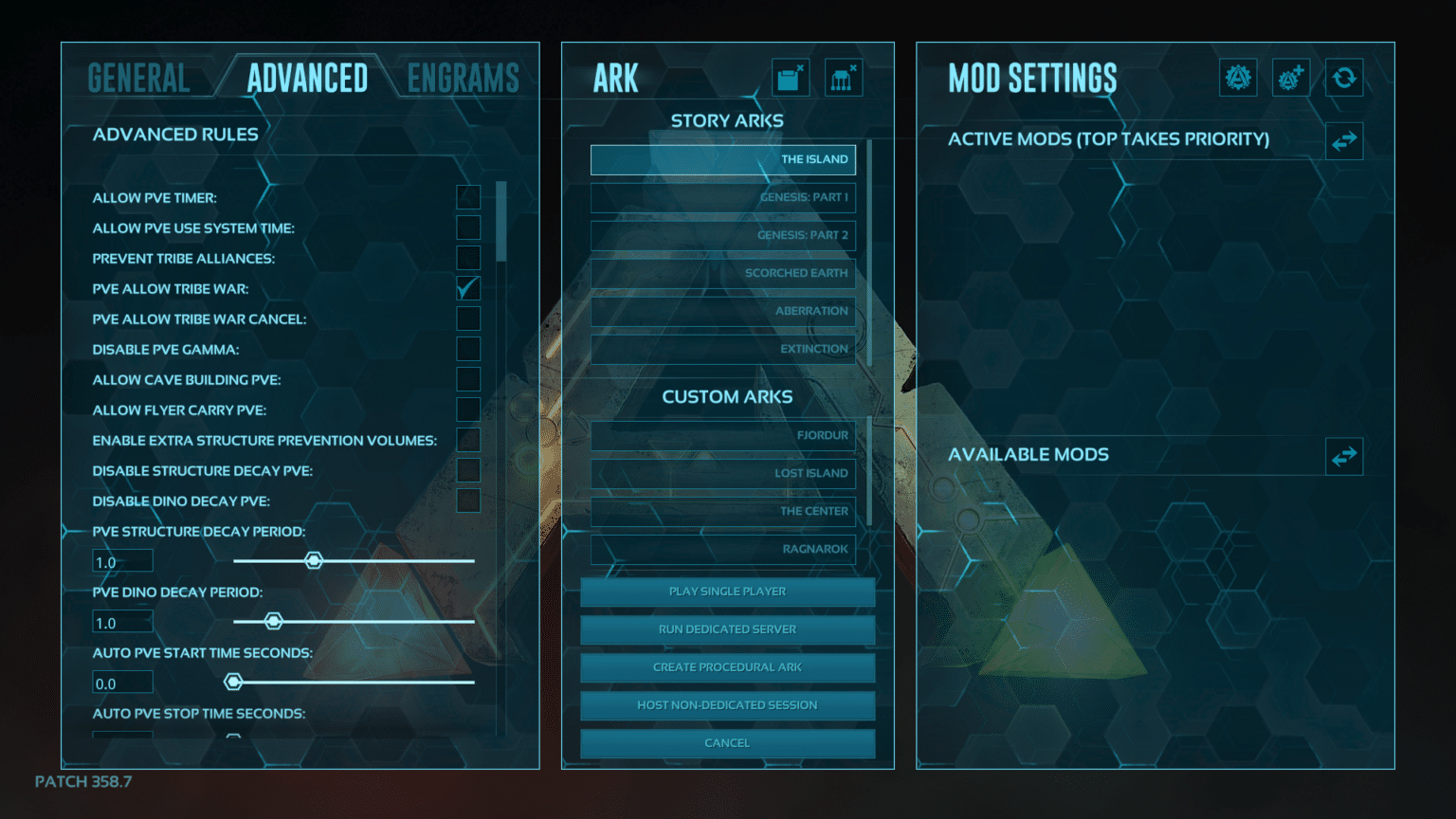Open the ARK mod gear settings icon
This screenshot has width=1456, height=819.
click(x=1238, y=78)
